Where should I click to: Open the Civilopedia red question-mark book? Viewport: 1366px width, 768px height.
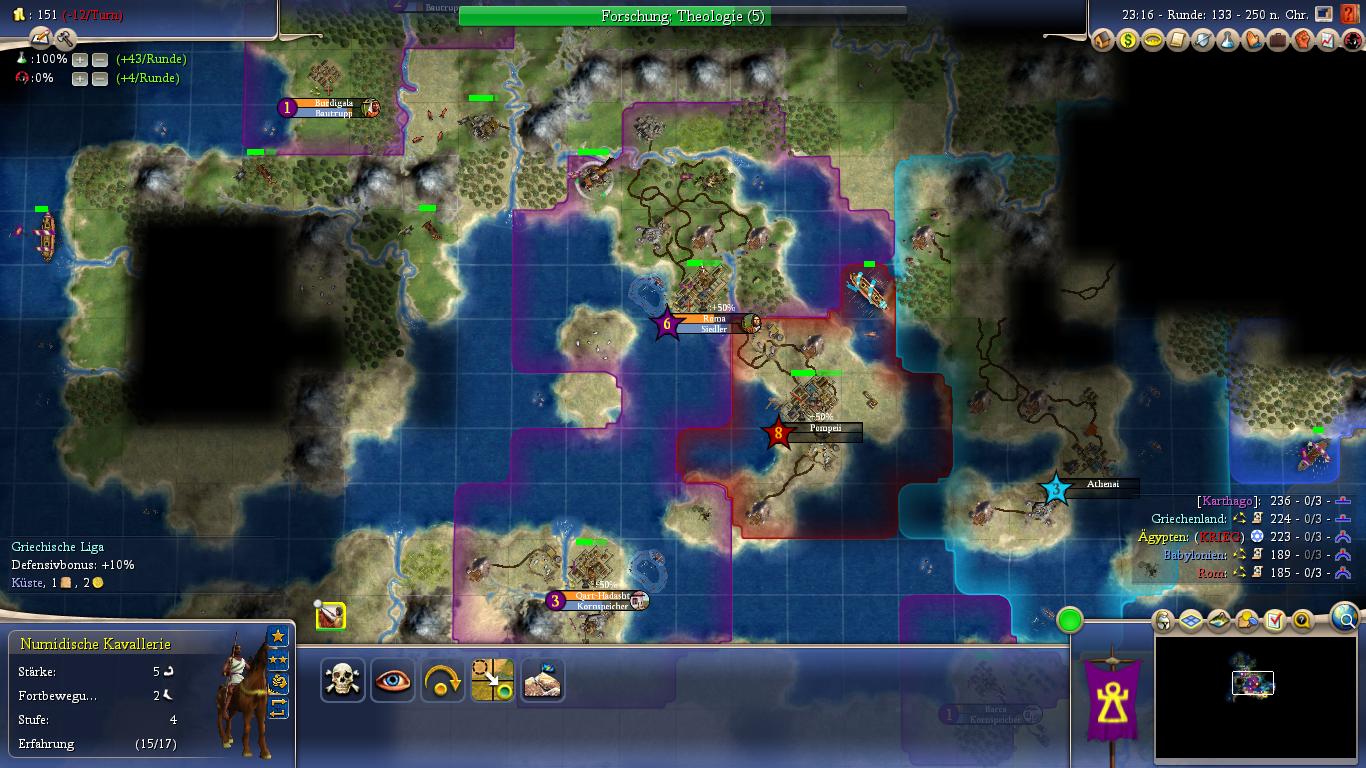(1351, 15)
